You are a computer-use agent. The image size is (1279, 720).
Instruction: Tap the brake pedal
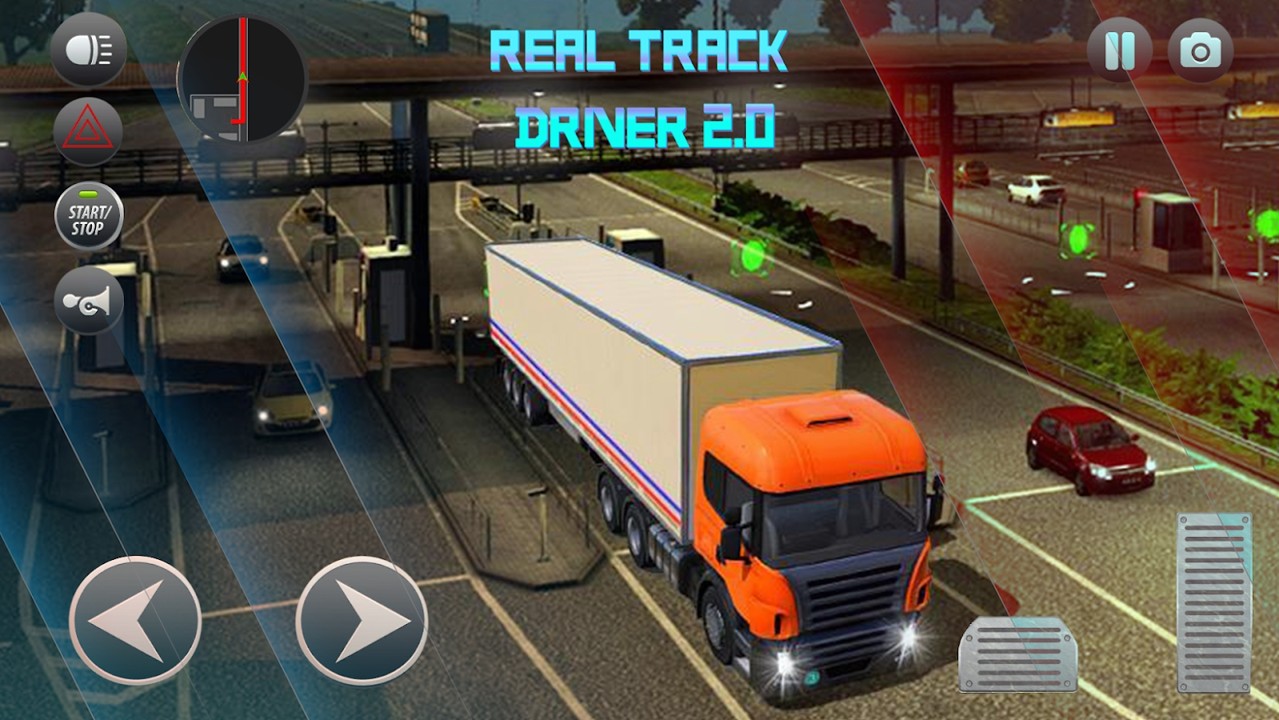click(x=1018, y=655)
